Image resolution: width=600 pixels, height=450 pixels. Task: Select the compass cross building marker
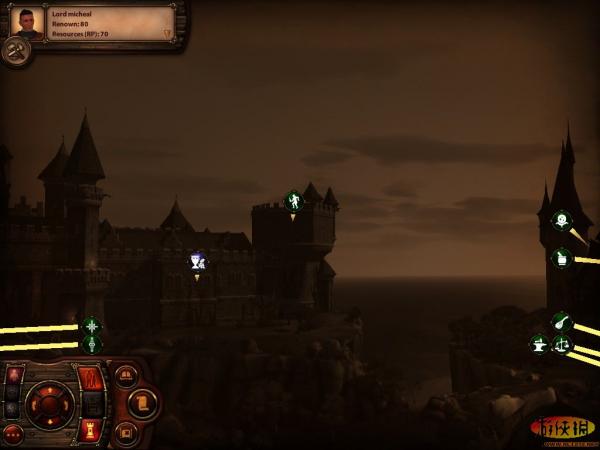(x=91, y=325)
